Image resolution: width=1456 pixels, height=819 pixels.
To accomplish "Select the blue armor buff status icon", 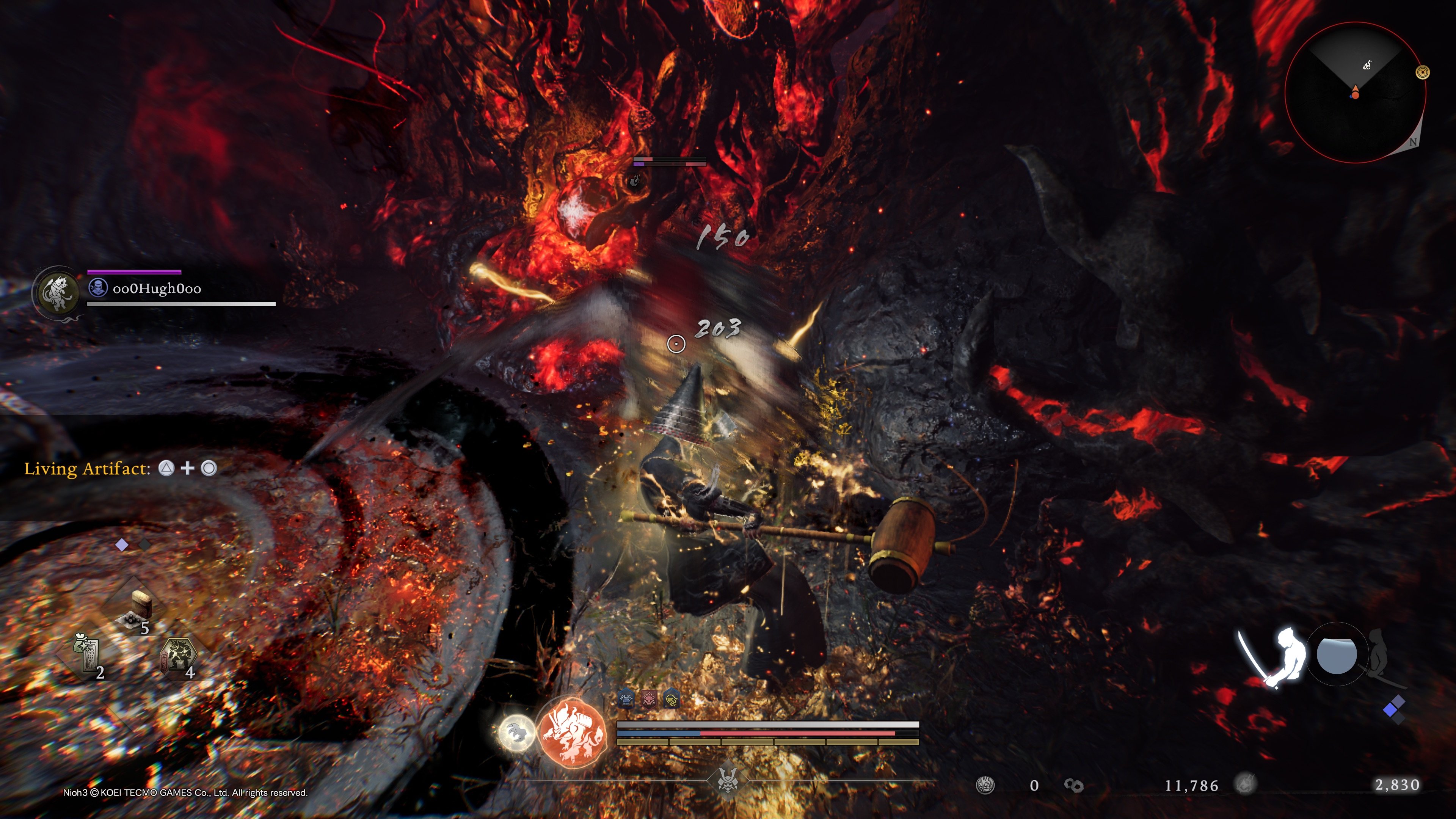I will pos(626,700).
